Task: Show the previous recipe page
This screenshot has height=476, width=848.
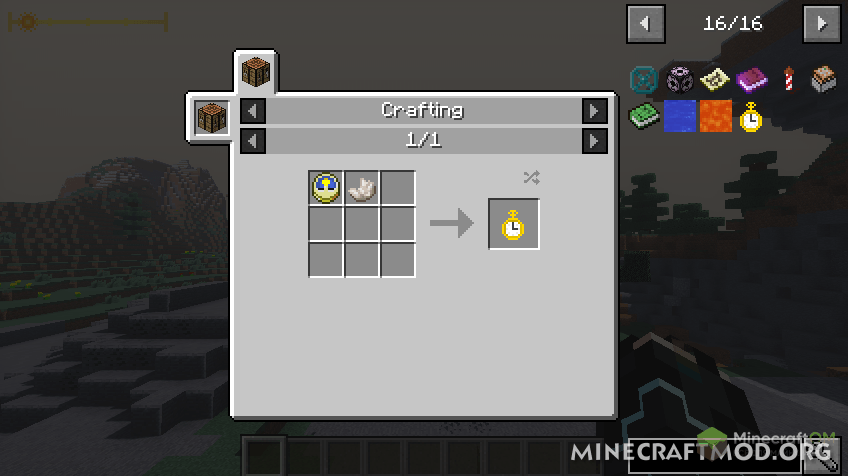Action: tap(254, 141)
